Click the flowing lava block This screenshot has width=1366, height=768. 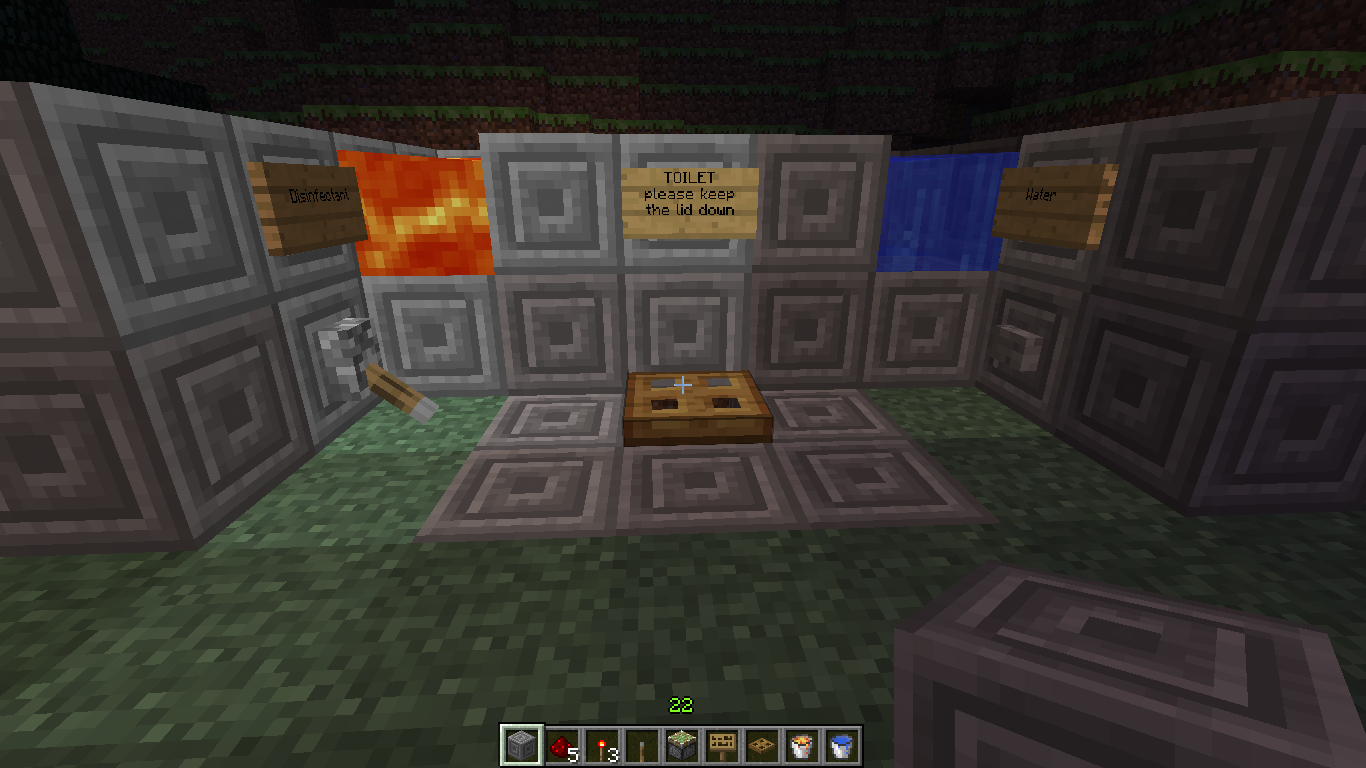tap(425, 210)
